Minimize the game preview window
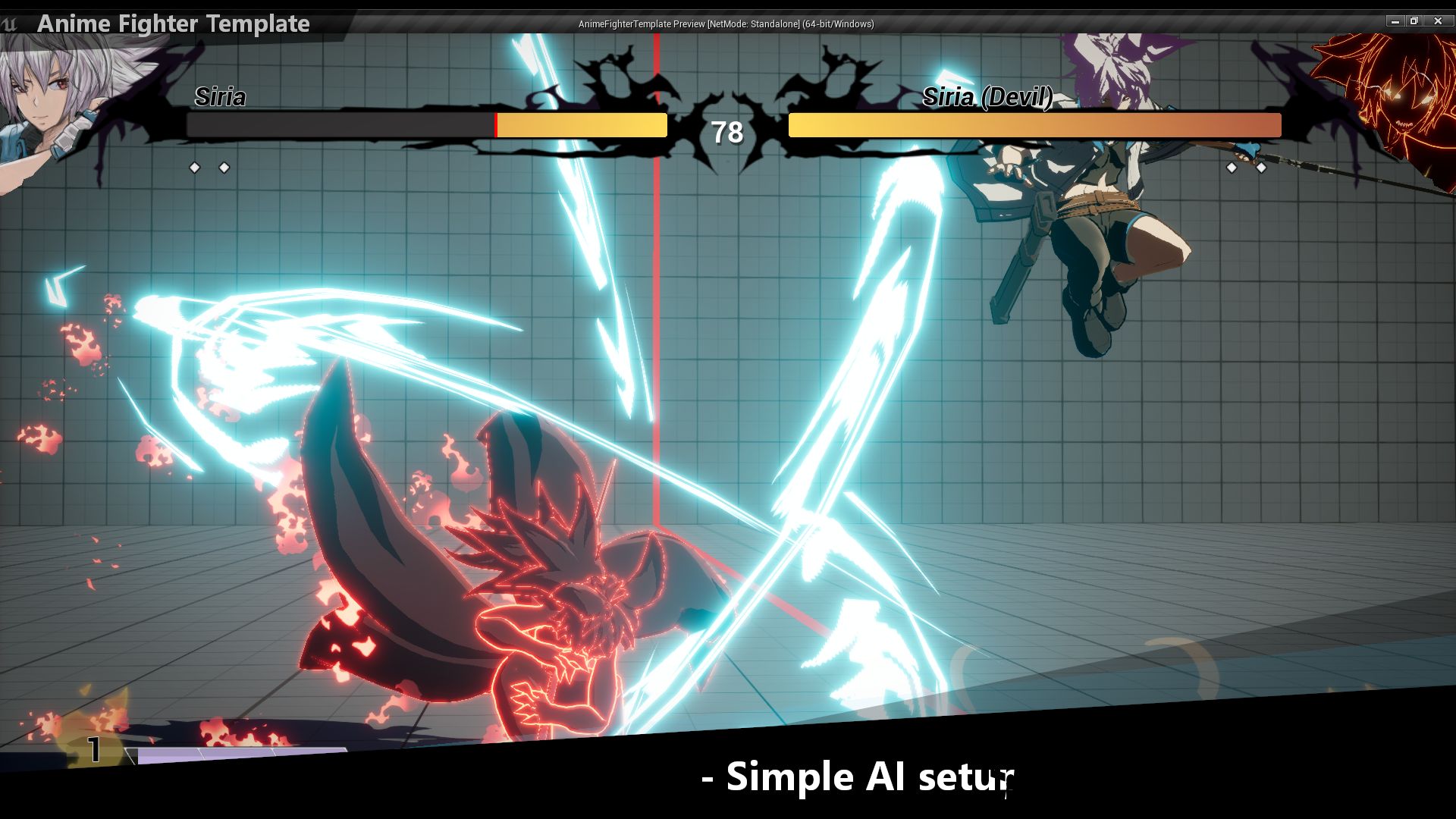This screenshot has height=819, width=1456. tap(1395, 21)
